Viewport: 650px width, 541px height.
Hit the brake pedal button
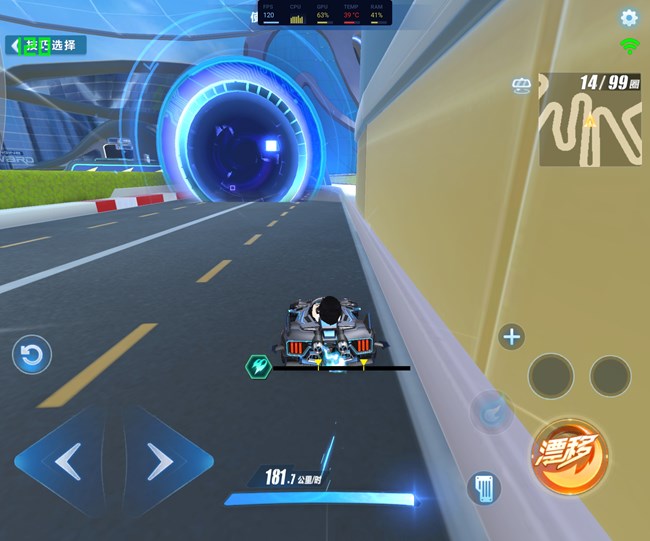tap(485, 488)
